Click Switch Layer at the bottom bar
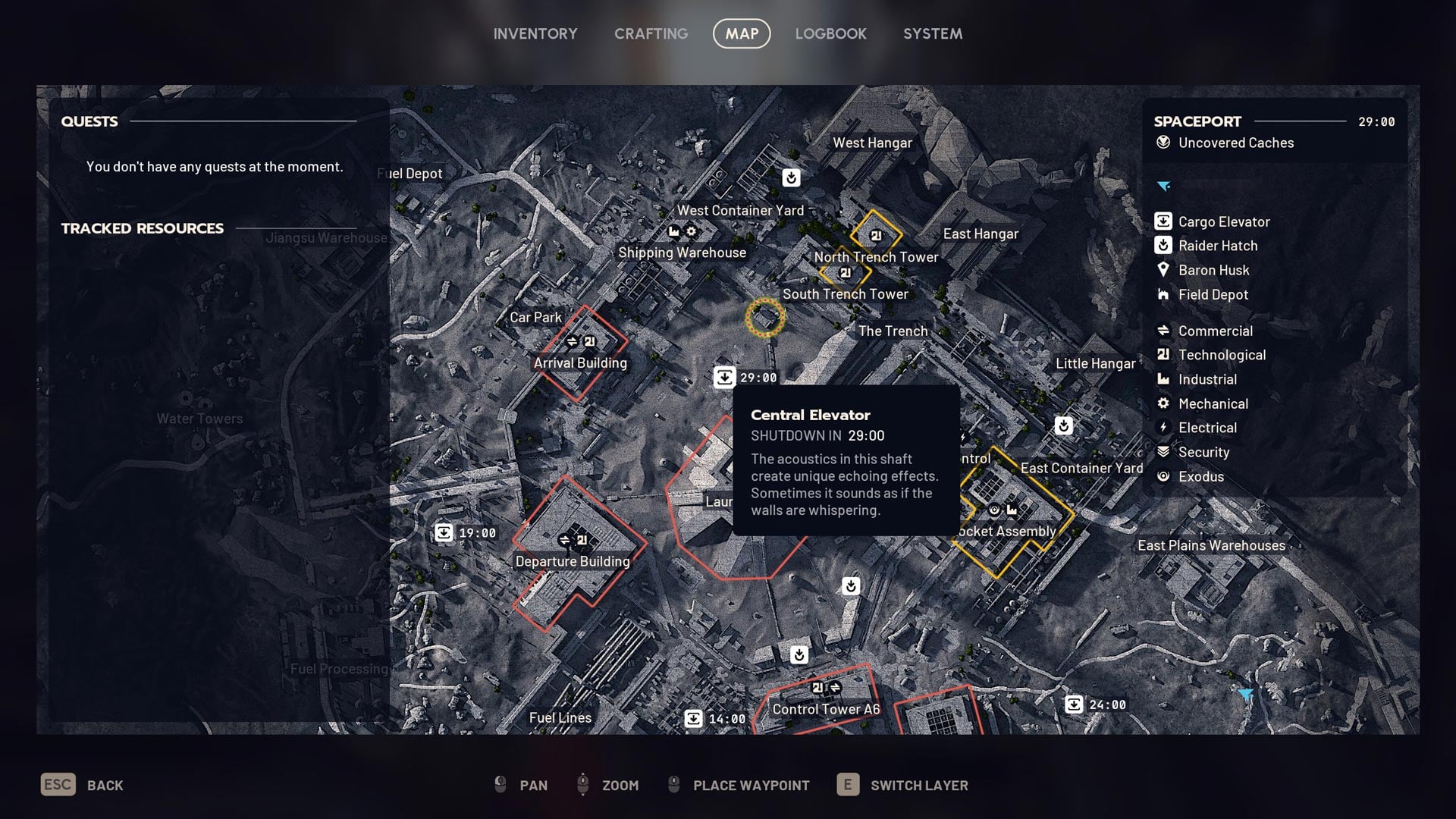 coord(918,785)
